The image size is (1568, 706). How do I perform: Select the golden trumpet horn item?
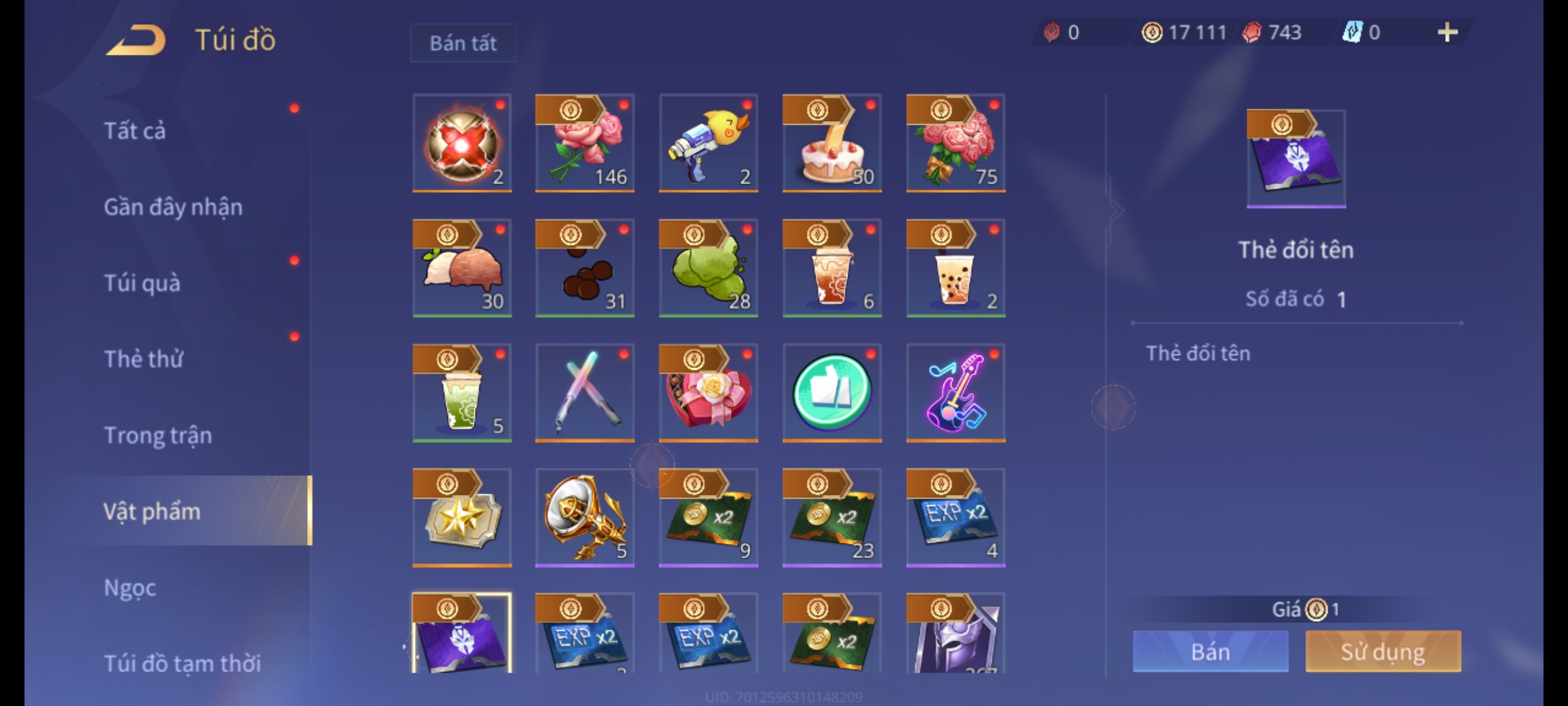pos(585,517)
